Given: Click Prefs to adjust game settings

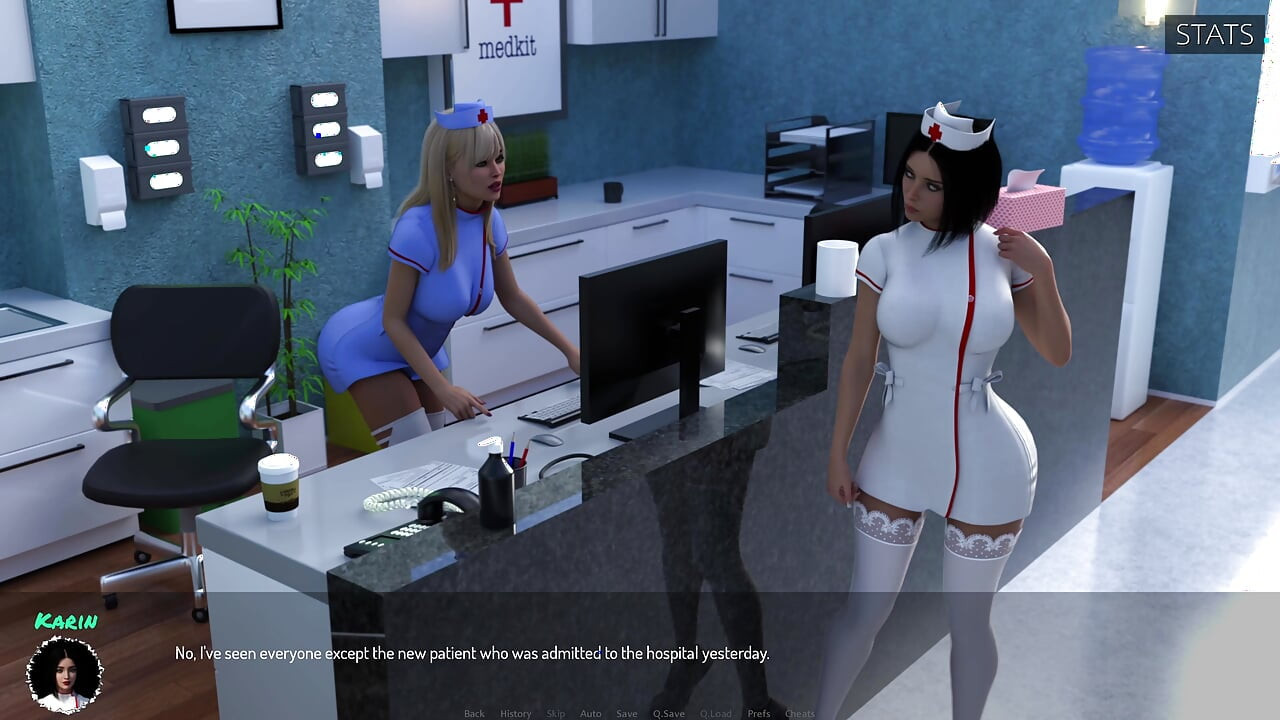Looking at the screenshot, I should tap(758, 713).
